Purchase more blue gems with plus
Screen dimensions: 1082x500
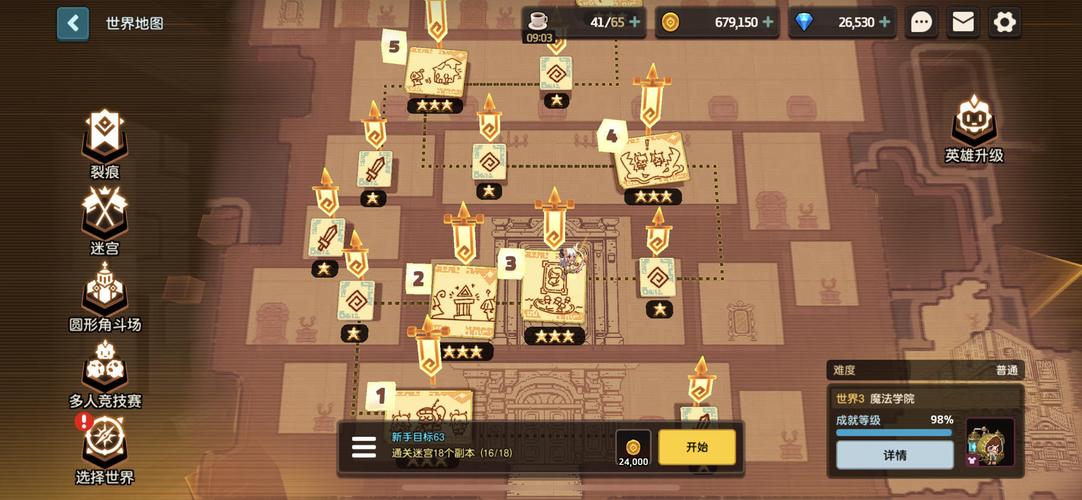coord(884,22)
